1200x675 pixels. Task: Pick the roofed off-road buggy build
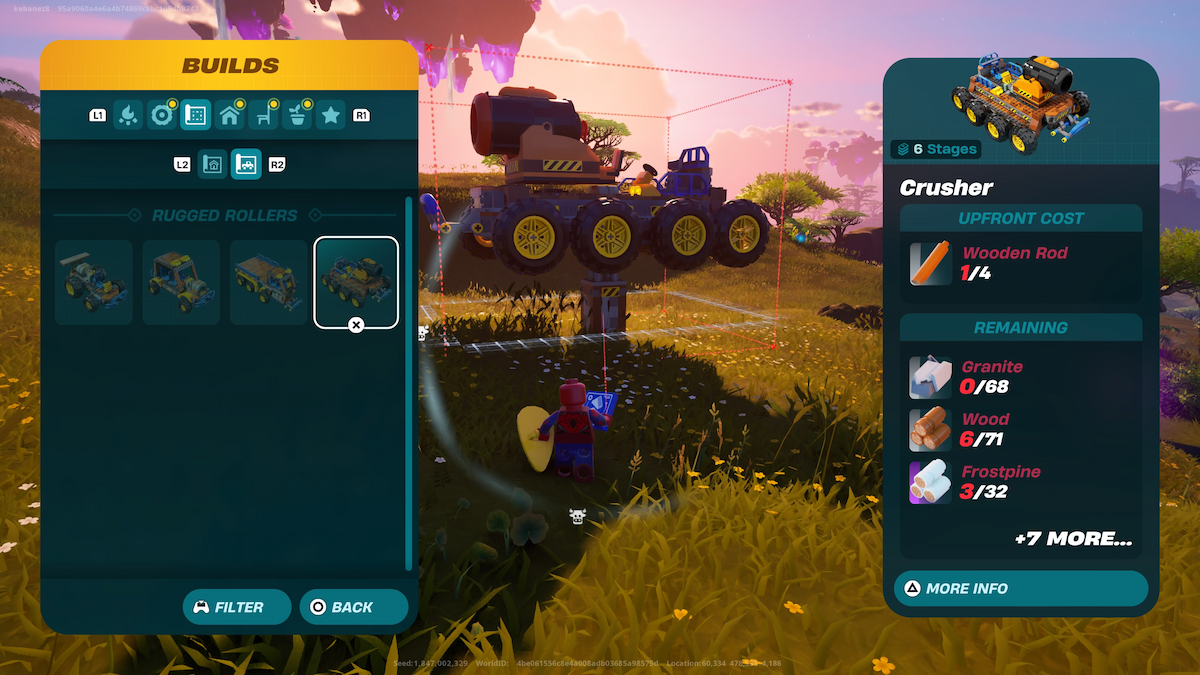[x=181, y=282]
